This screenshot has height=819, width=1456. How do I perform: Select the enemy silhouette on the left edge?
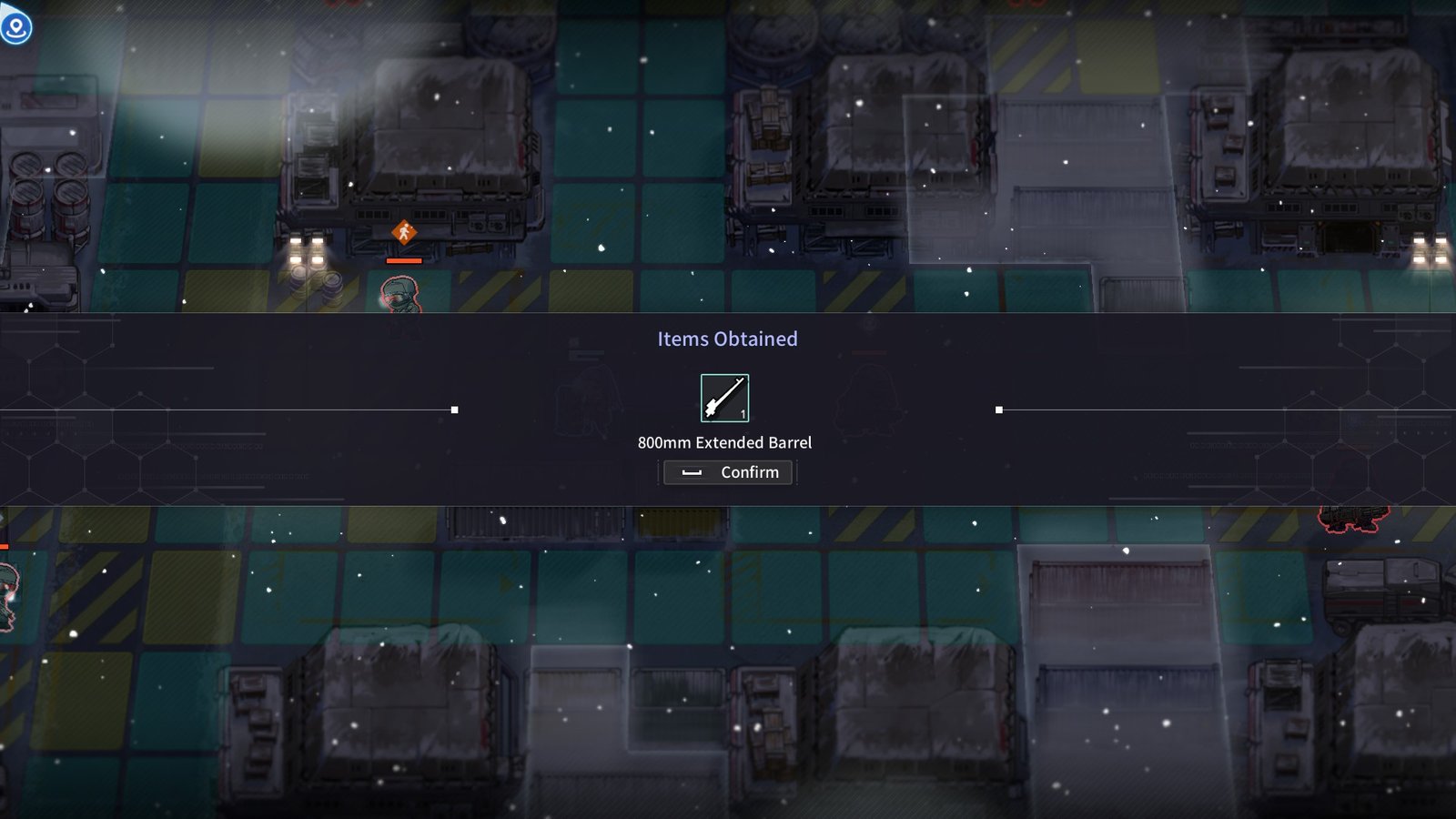click(7, 596)
